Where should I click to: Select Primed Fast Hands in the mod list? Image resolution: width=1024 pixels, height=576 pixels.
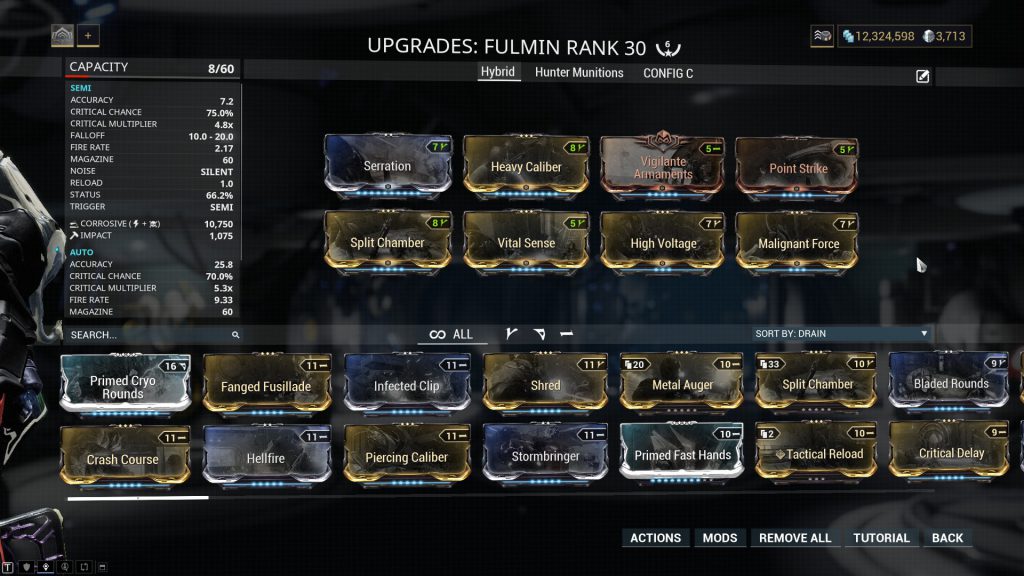[681, 455]
